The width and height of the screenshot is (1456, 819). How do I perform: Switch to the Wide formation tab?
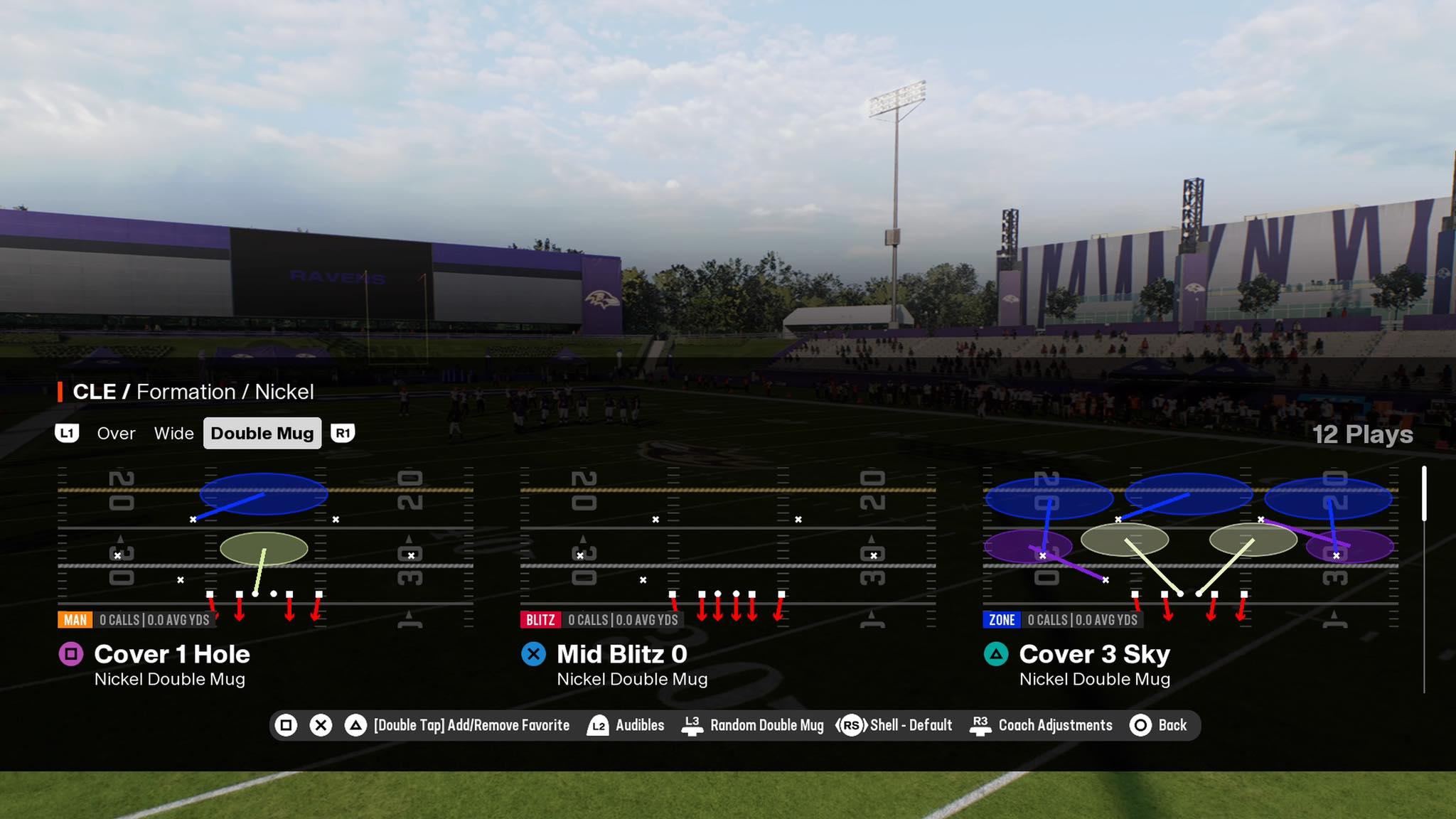pyautogui.click(x=174, y=433)
